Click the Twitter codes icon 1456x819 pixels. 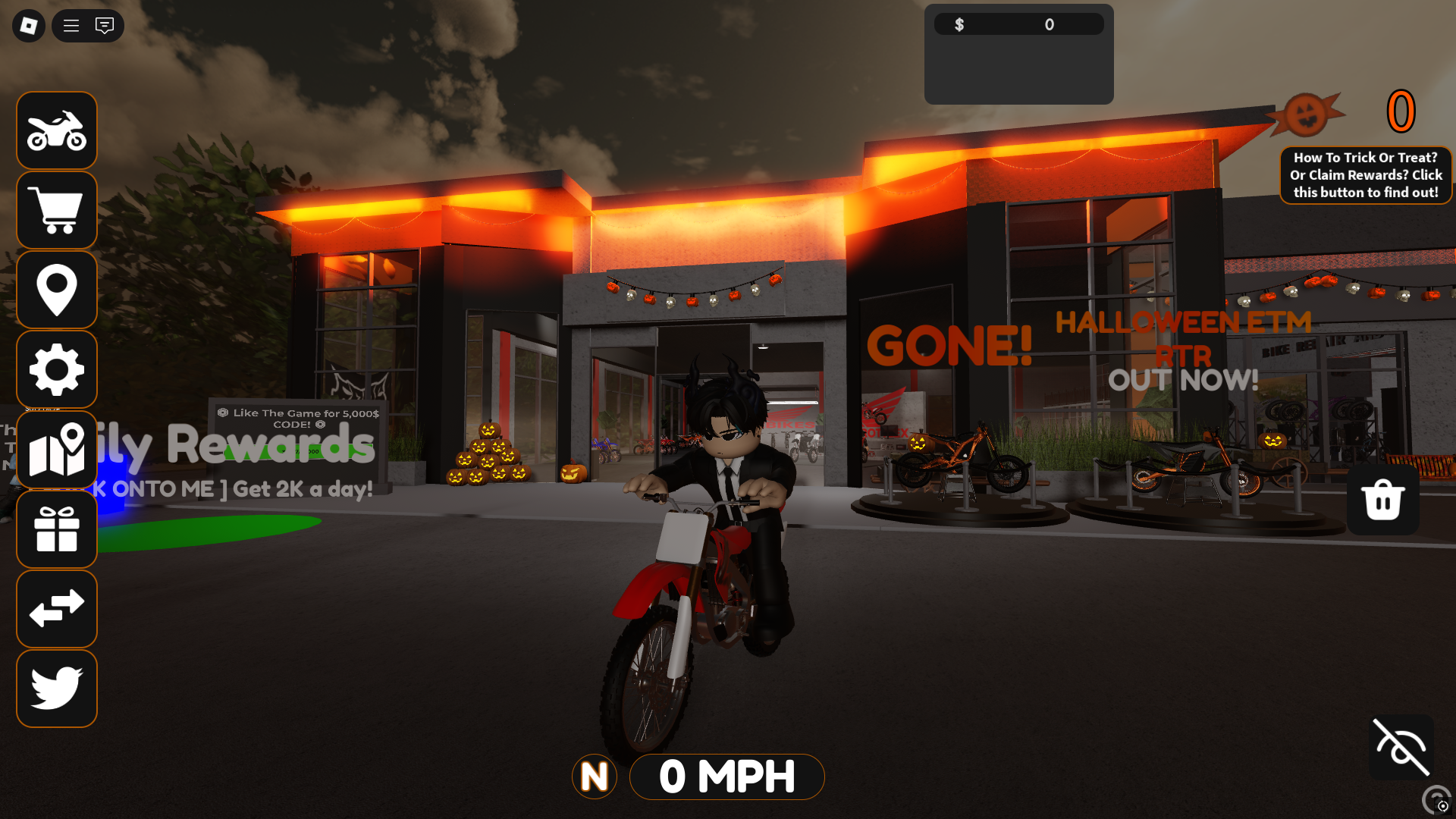click(x=56, y=688)
